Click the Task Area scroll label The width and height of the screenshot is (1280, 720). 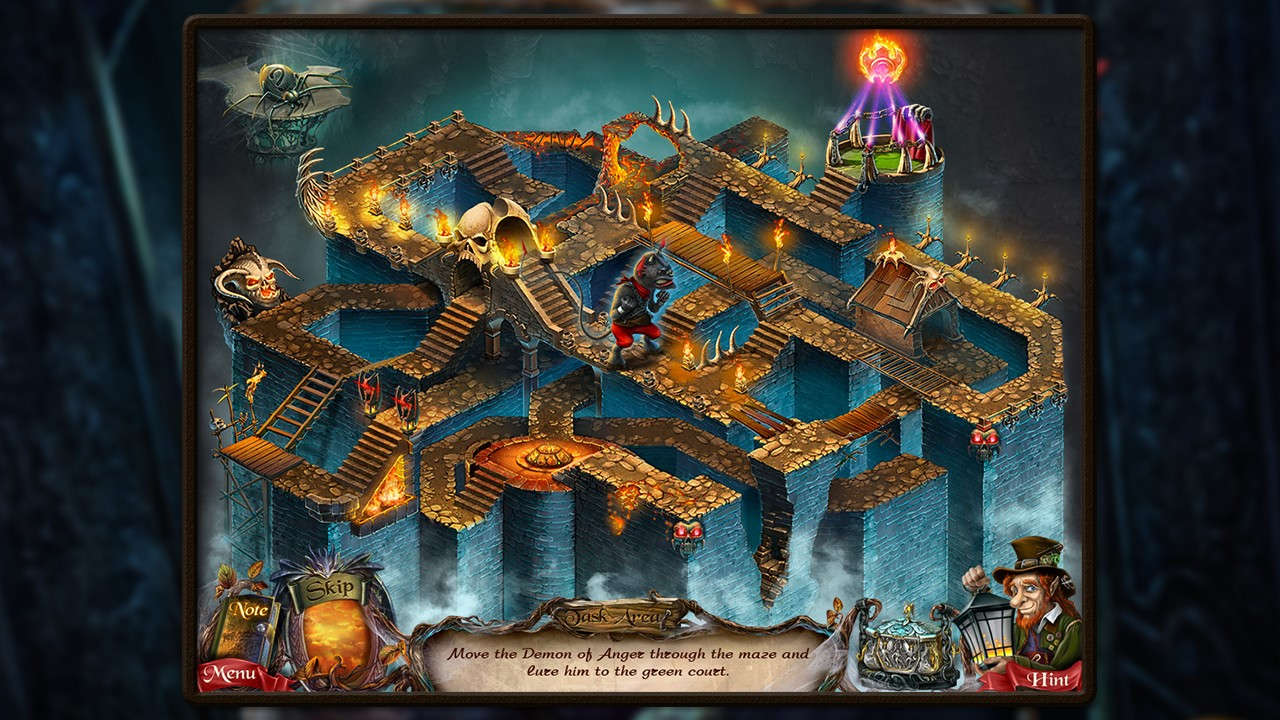[617, 614]
